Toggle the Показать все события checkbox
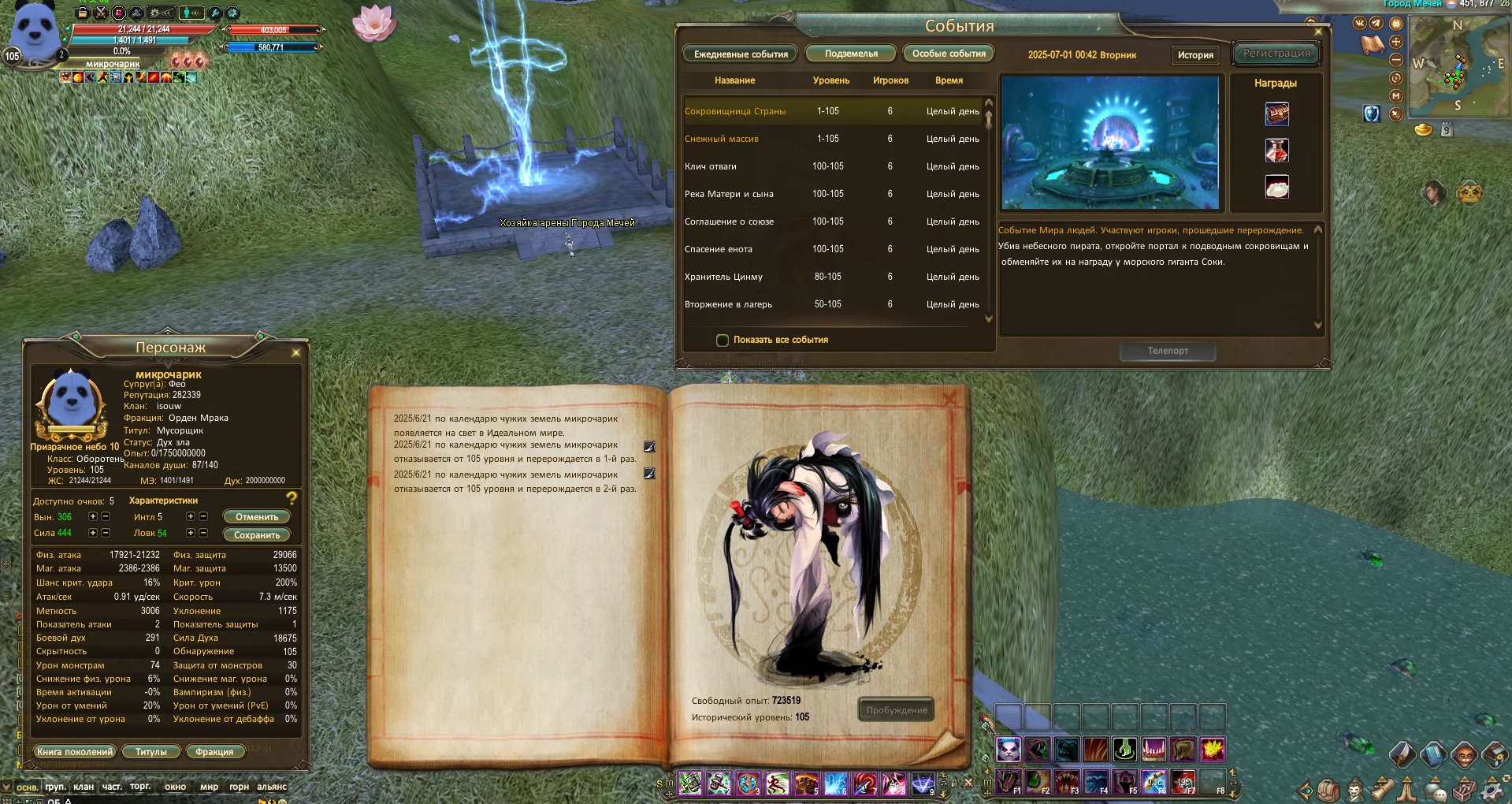The image size is (1512, 804). coord(723,341)
